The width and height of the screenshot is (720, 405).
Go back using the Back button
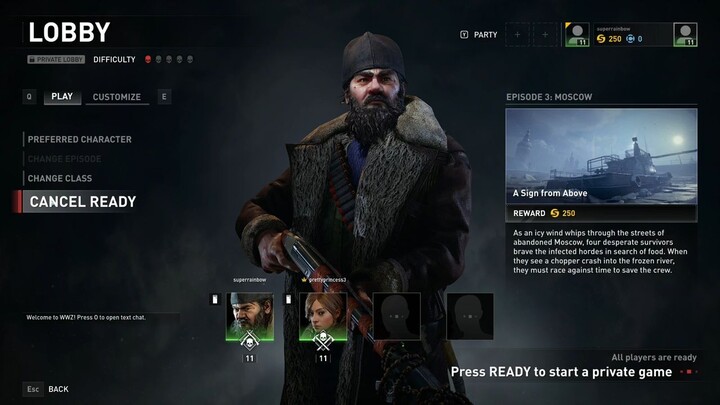[58, 388]
